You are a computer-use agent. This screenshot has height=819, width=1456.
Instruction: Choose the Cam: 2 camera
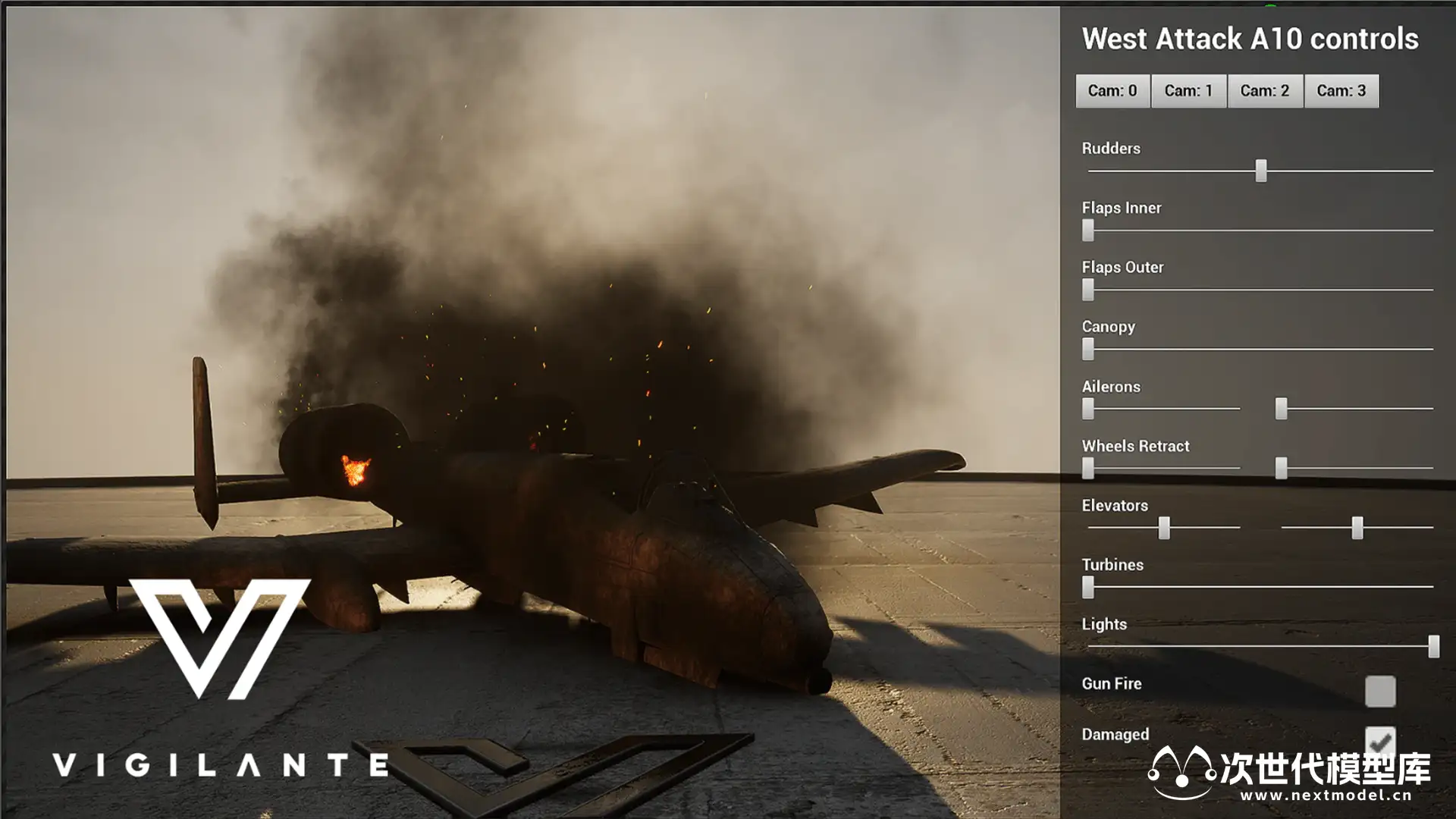point(1265,91)
